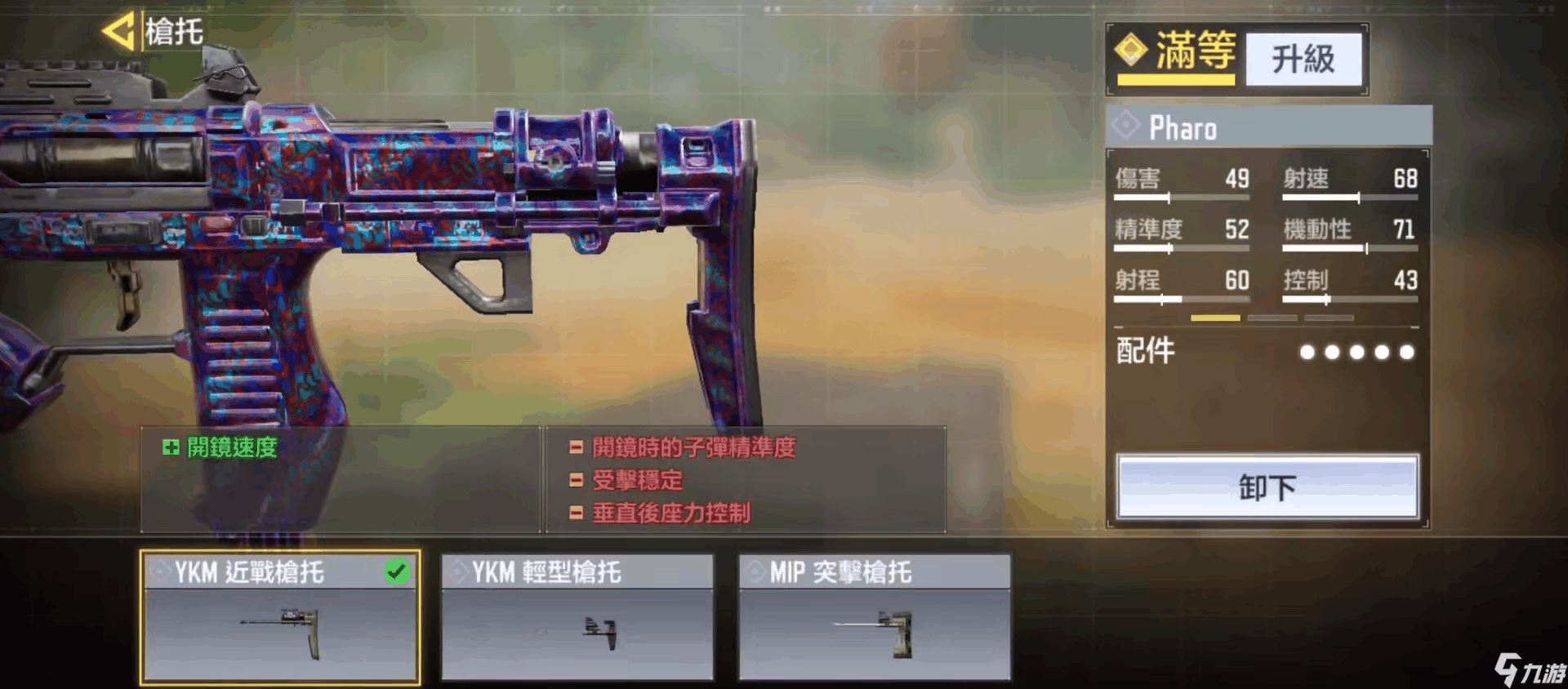Screen dimensions: 1568x689
Task: Choose the YKM 輕型槍托 stock
Action: (x=577, y=617)
